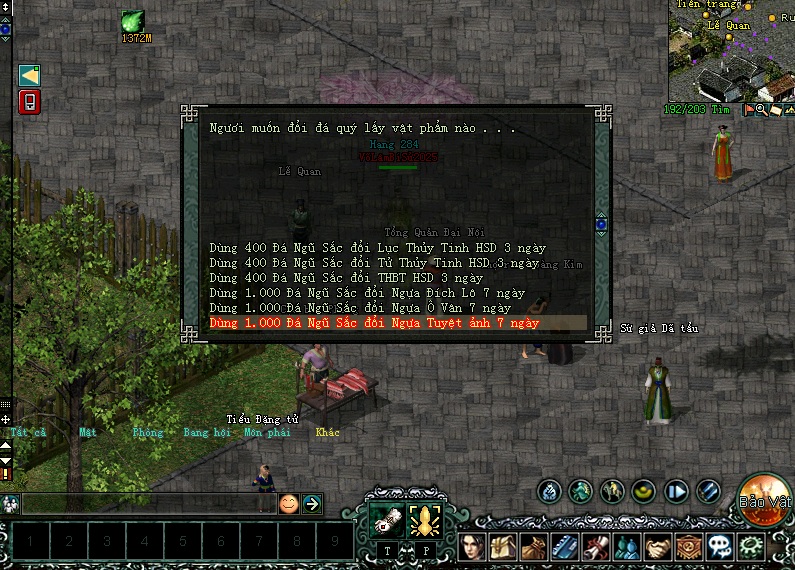Confirm the highlighted Ngựa Tuyệt Ảnh option
795x570 pixels.
coord(374,323)
